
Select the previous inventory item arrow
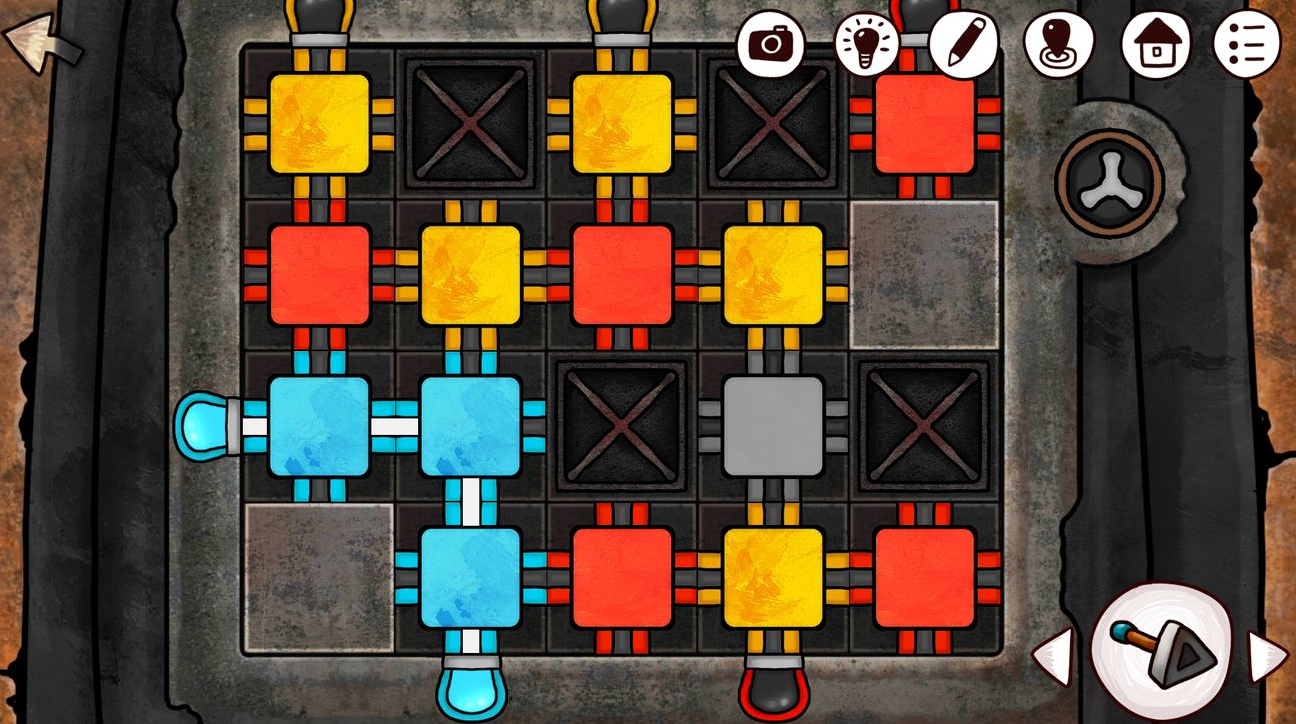[1051, 656]
